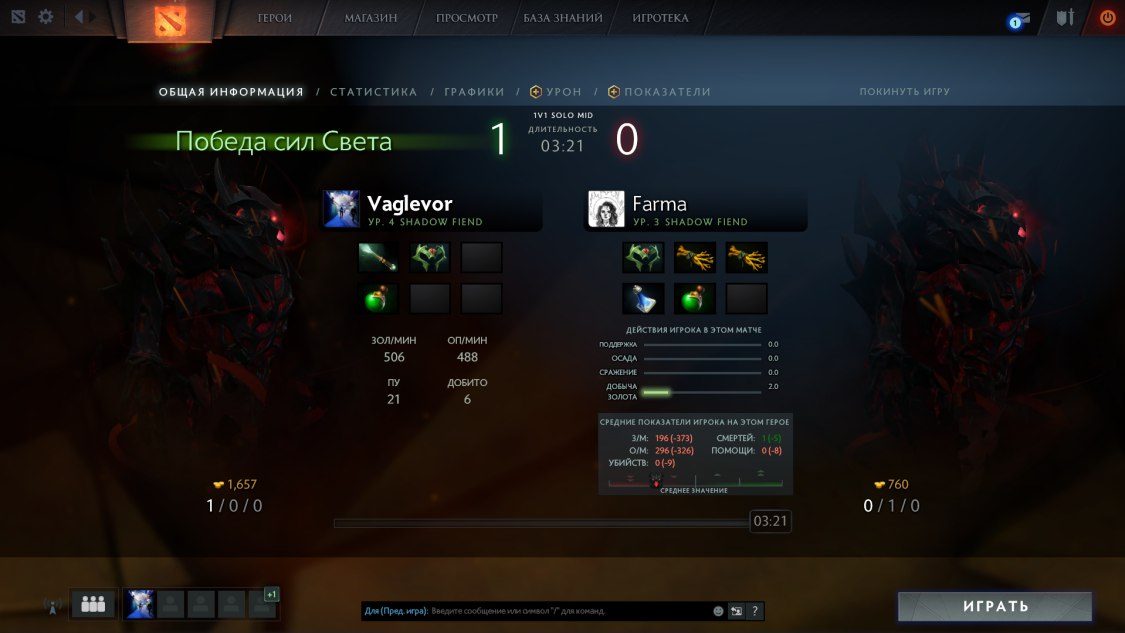Screen dimensions: 1125x633
Task: Select player Vaglevor's name
Action: [410, 204]
